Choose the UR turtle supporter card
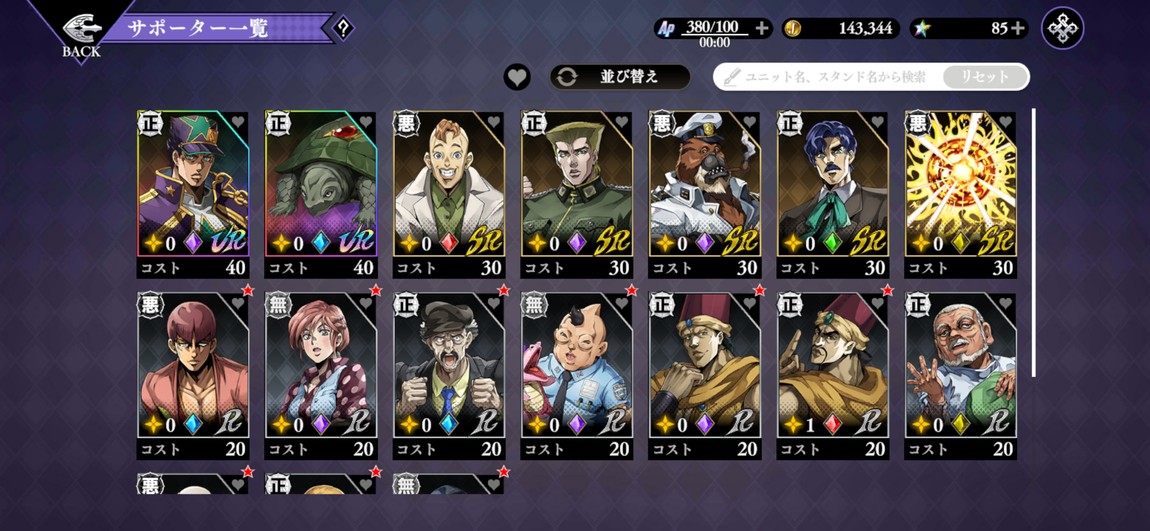This screenshot has width=1150, height=531. (x=321, y=185)
